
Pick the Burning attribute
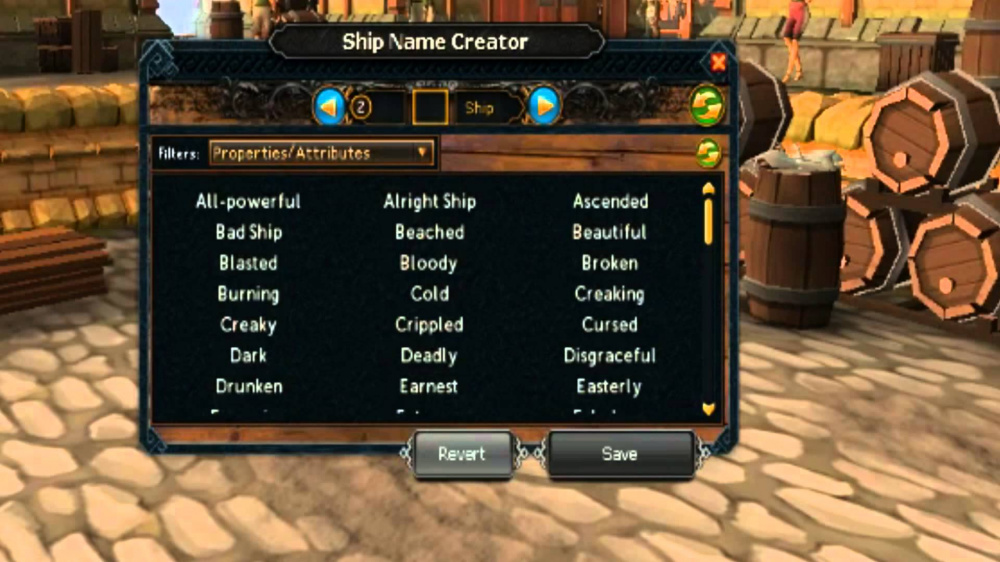point(248,294)
